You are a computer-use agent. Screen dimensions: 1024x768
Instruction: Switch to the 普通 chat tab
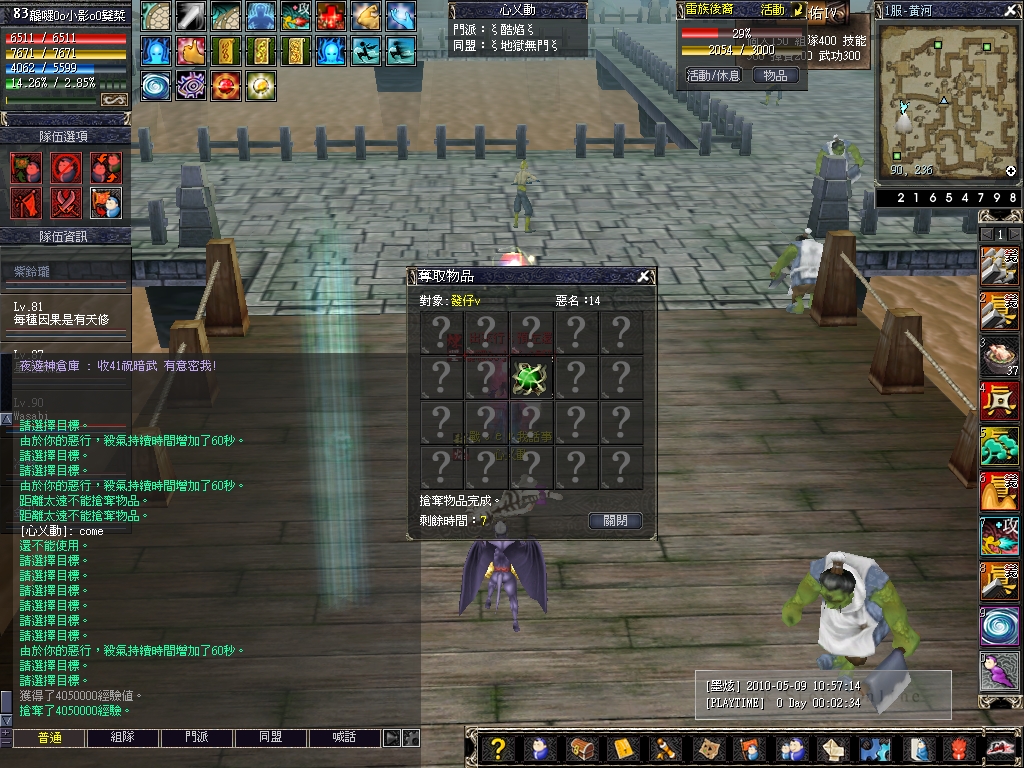[x=49, y=738]
